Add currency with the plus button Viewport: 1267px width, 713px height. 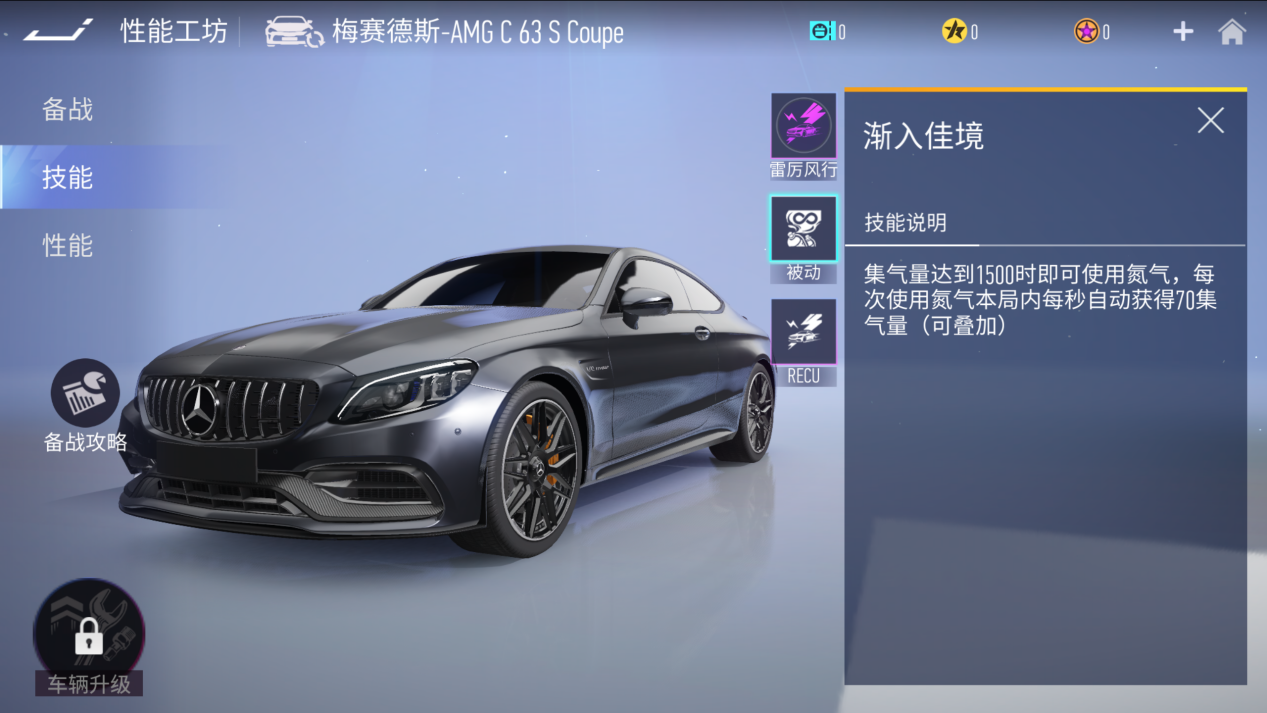[1183, 32]
